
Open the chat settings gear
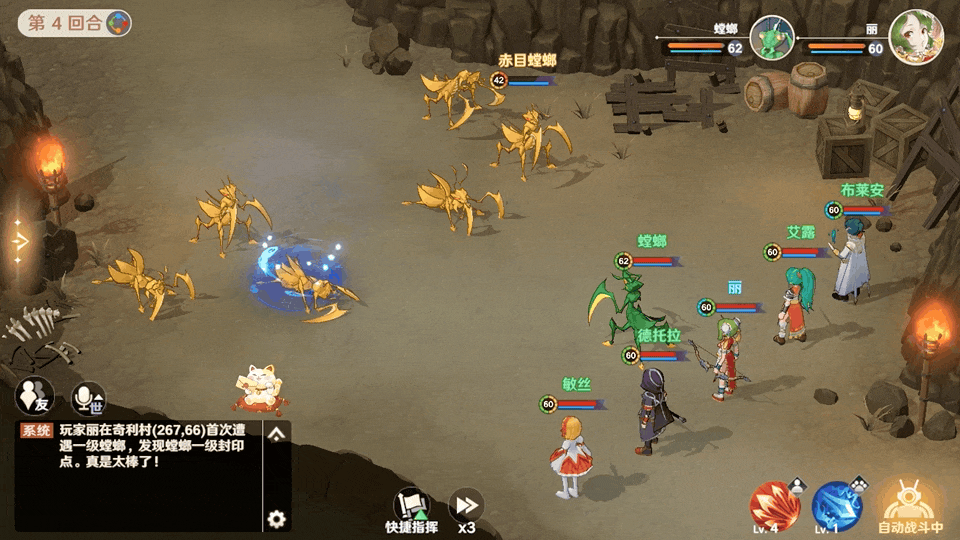pyautogui.click(x=277, y=519)
